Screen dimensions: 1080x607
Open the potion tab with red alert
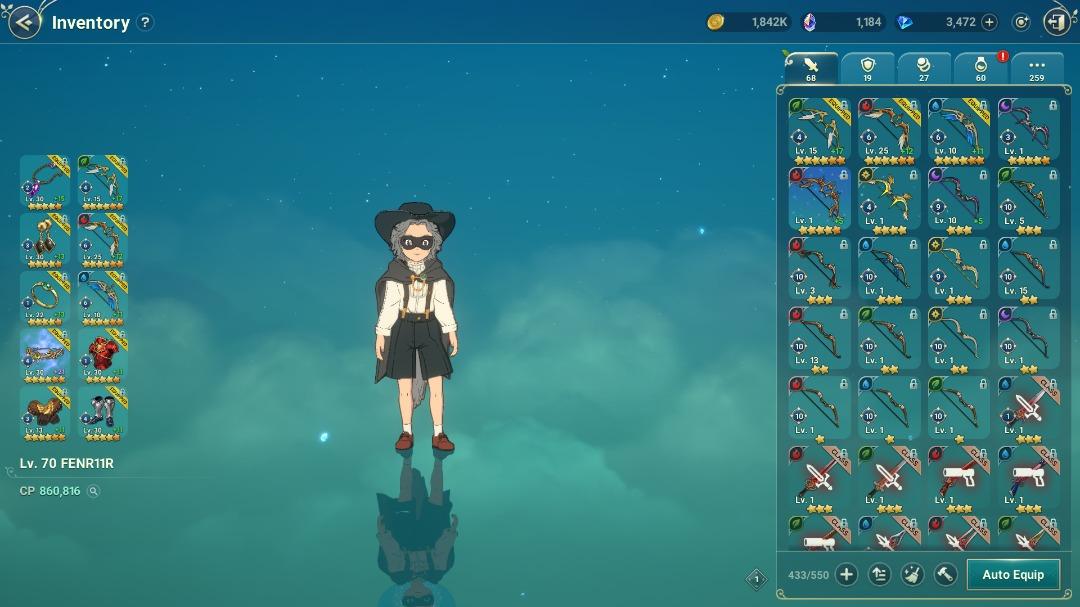(980, 68)
